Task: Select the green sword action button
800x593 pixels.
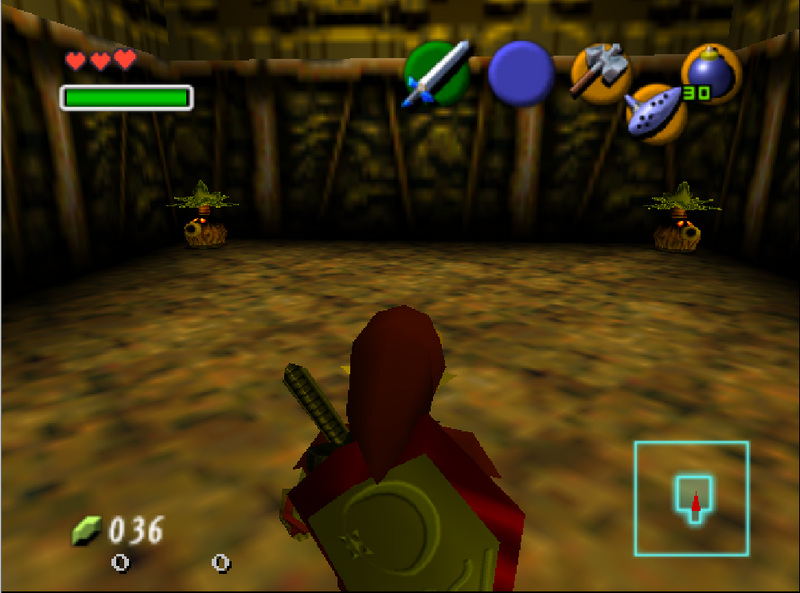Action: [x=437, y=74]
